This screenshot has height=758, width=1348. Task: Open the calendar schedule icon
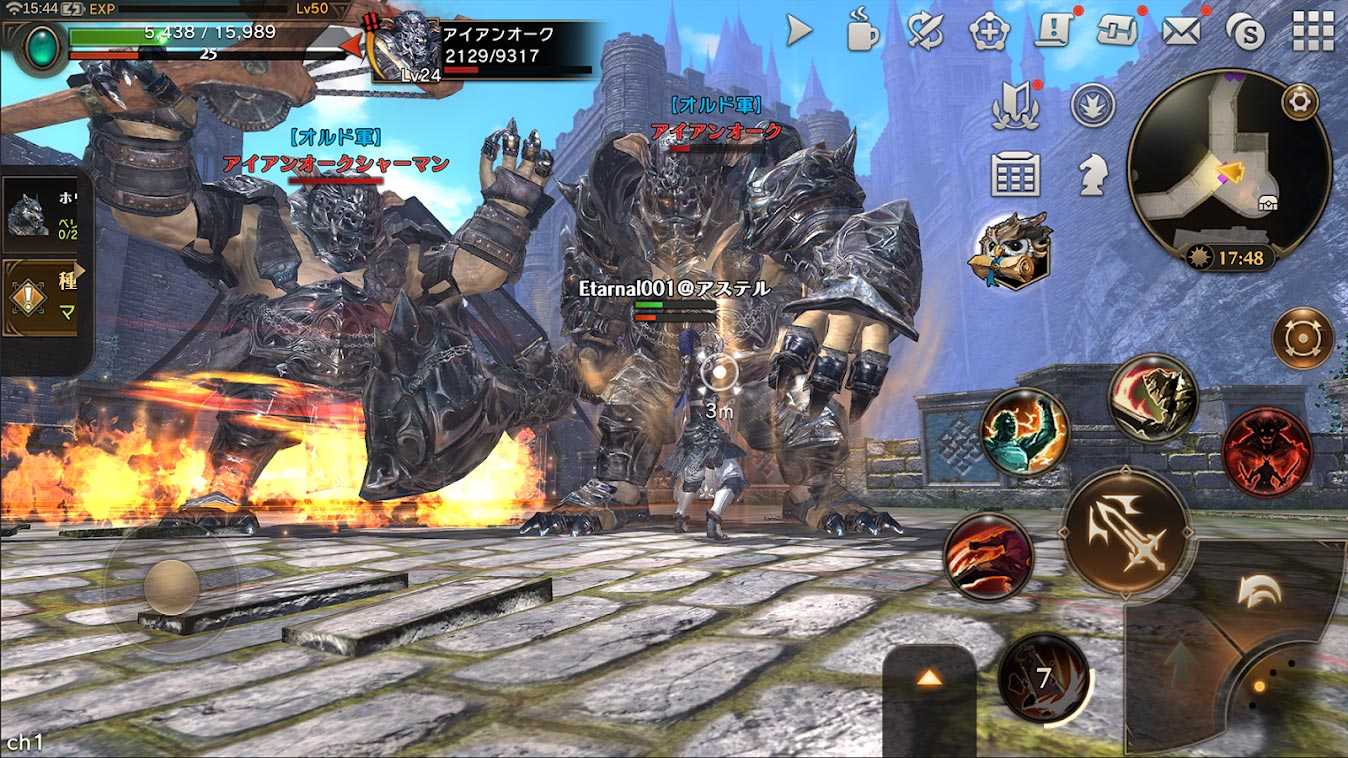tap(1015, 175)
